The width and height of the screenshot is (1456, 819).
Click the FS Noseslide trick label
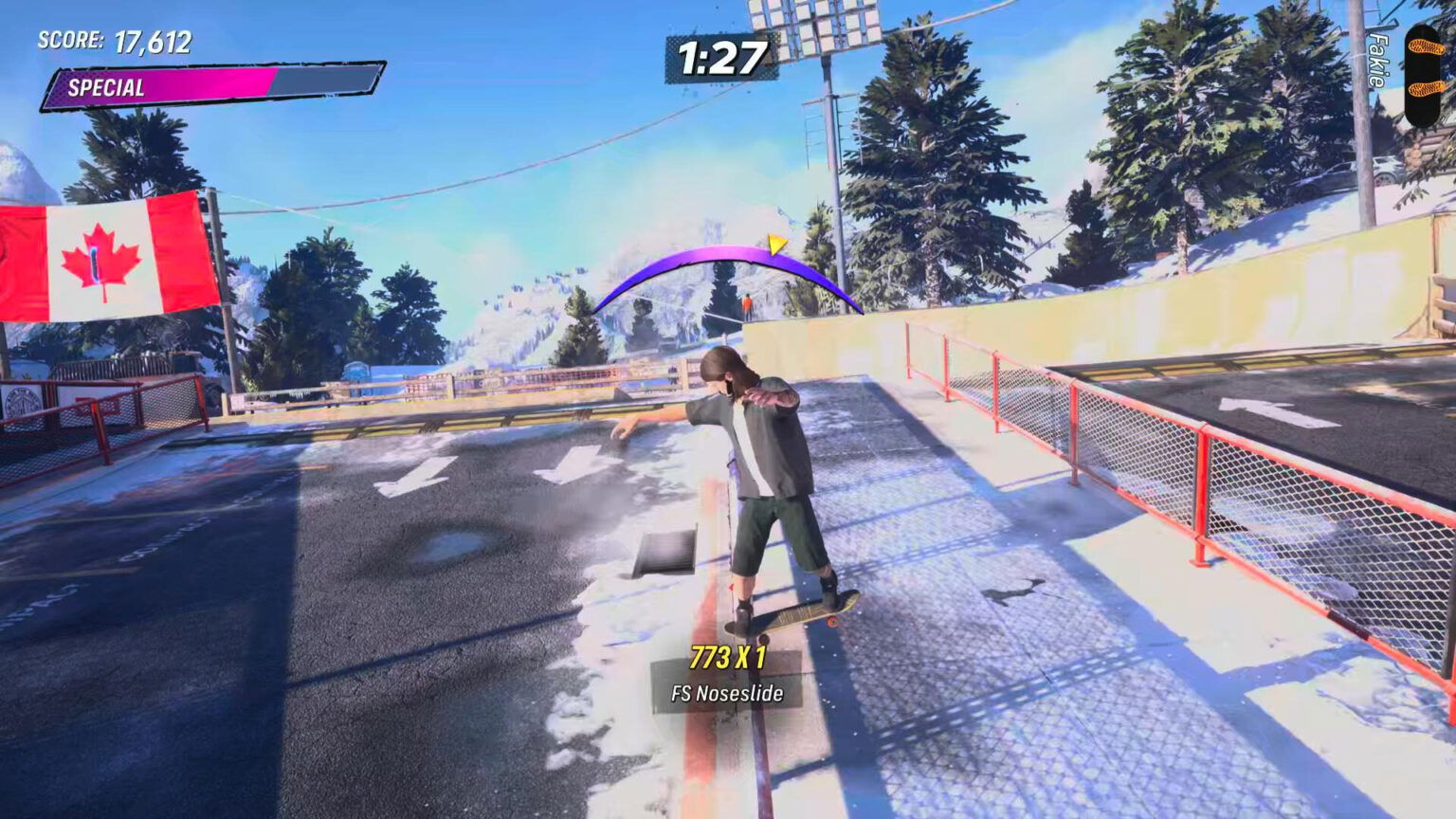[x=723, y=692]
